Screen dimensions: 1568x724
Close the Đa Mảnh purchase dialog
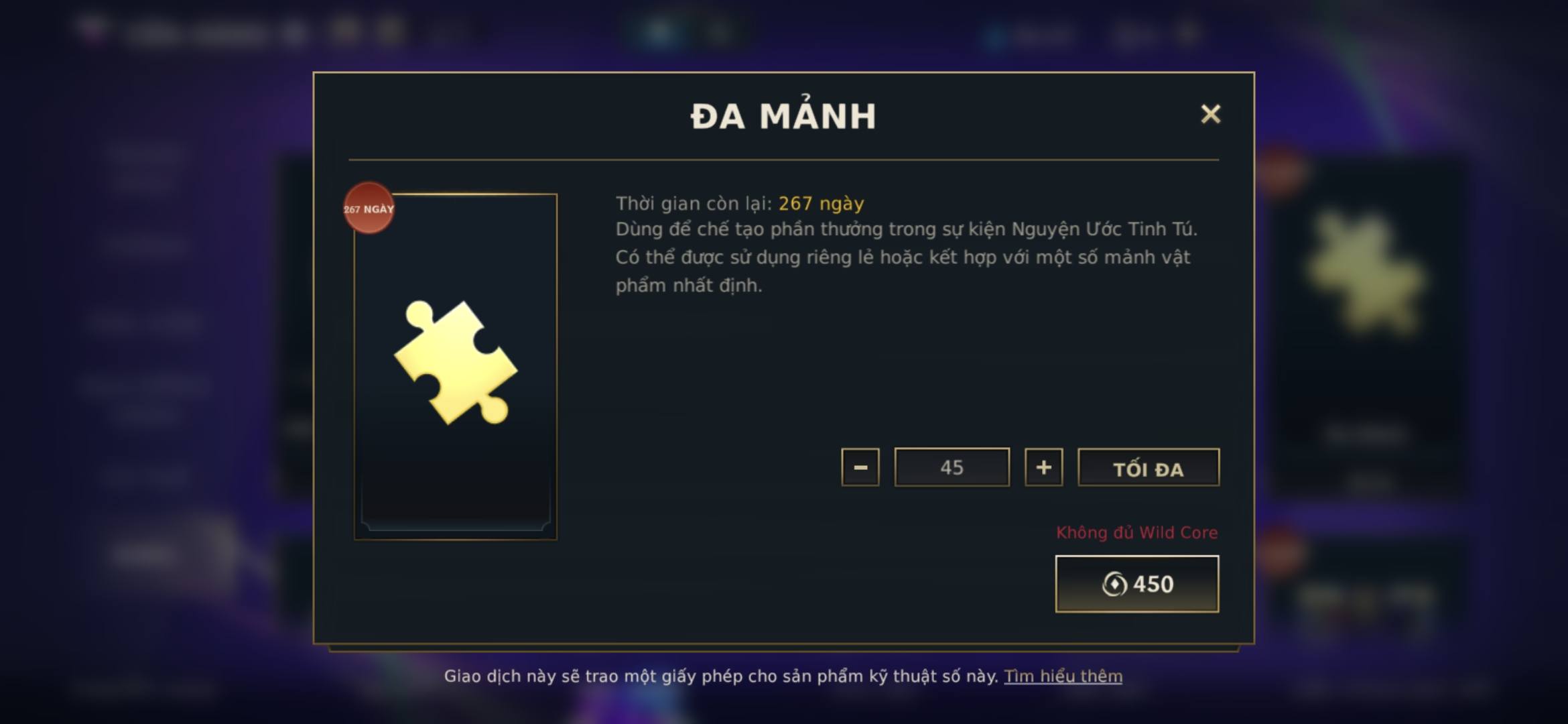(x=1210, y=115)
